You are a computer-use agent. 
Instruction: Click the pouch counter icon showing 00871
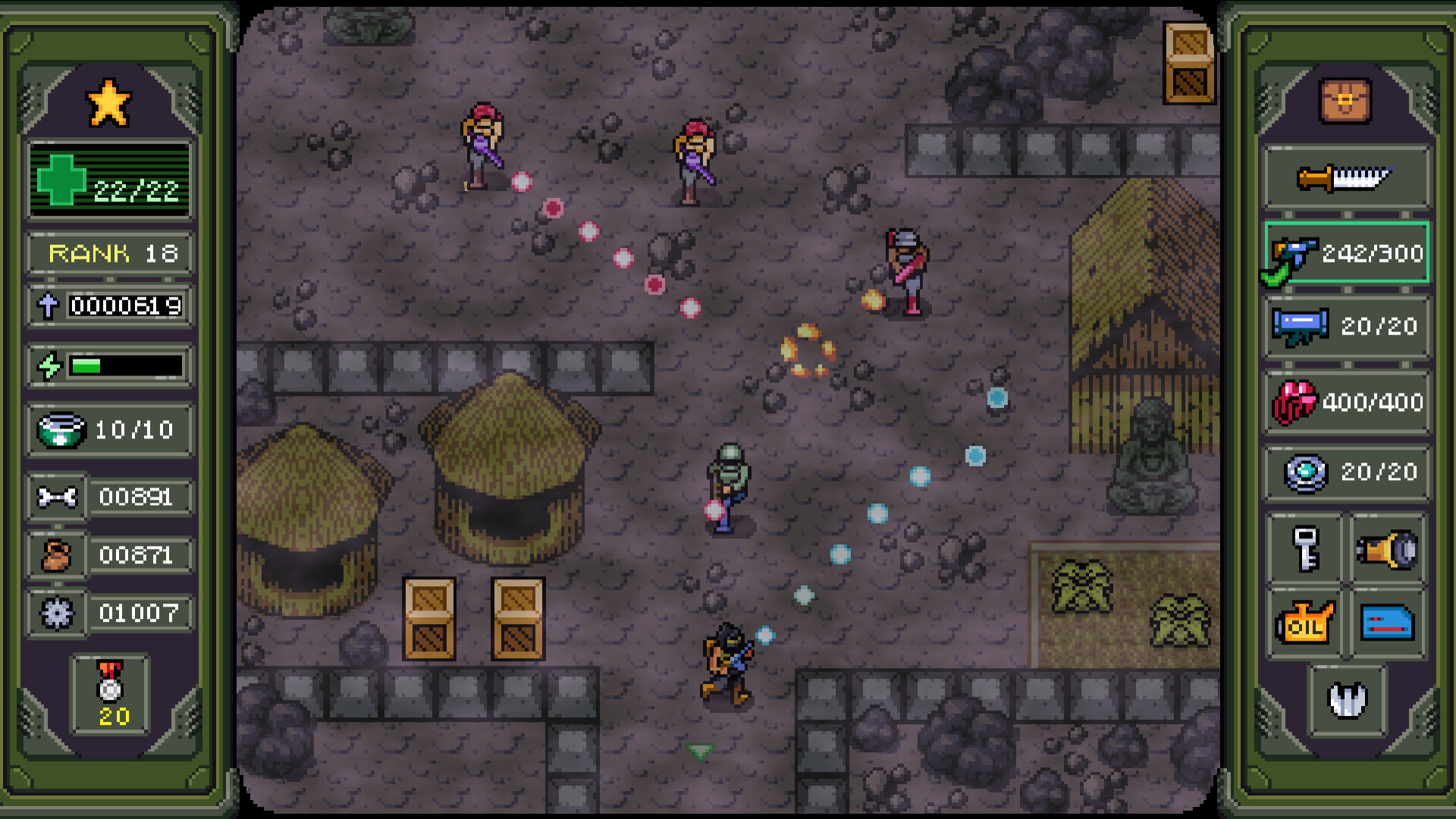(57, 555)
